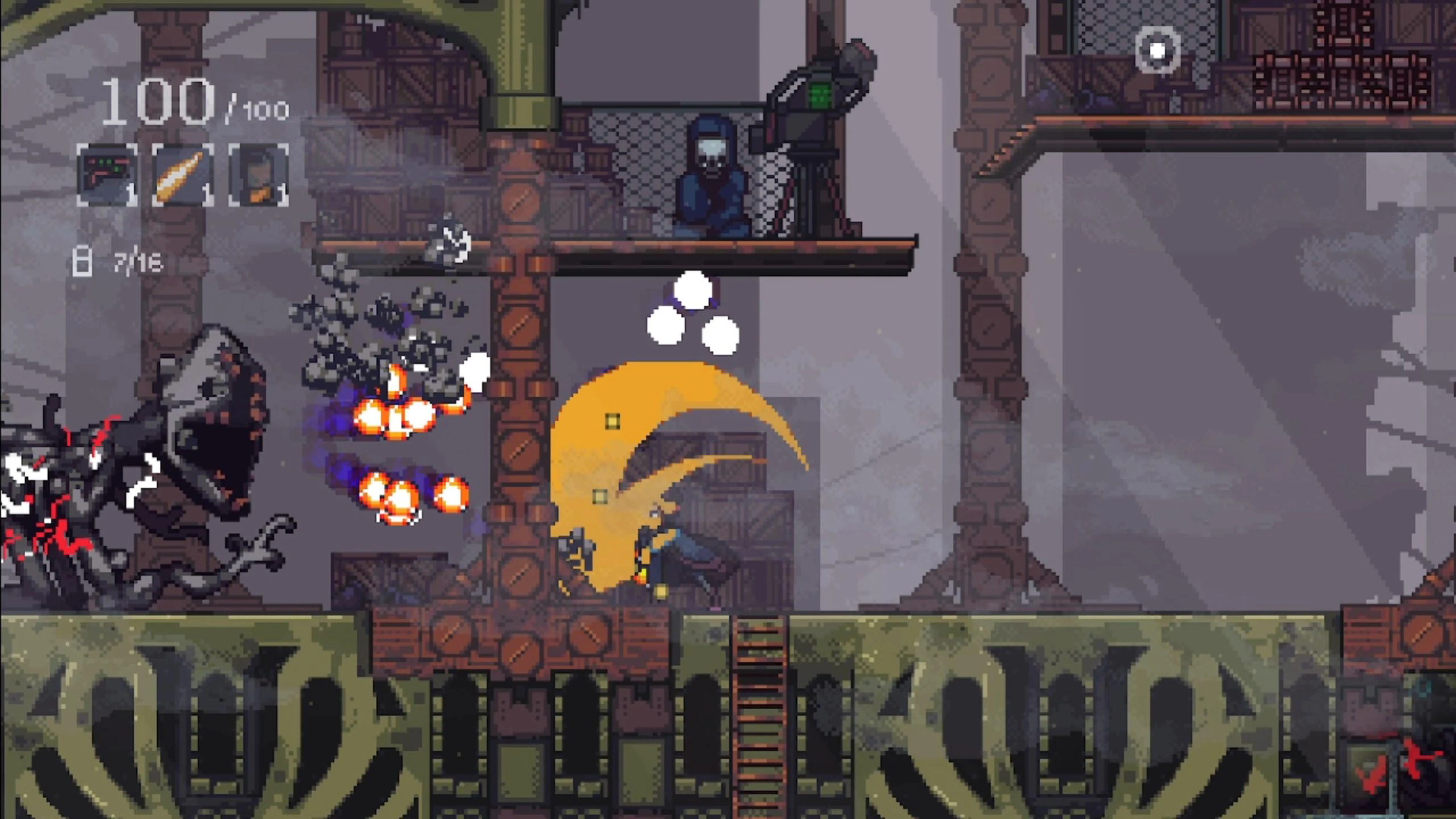Open the inventory hotbar's first bracketed frame

[x=106, y=175]
